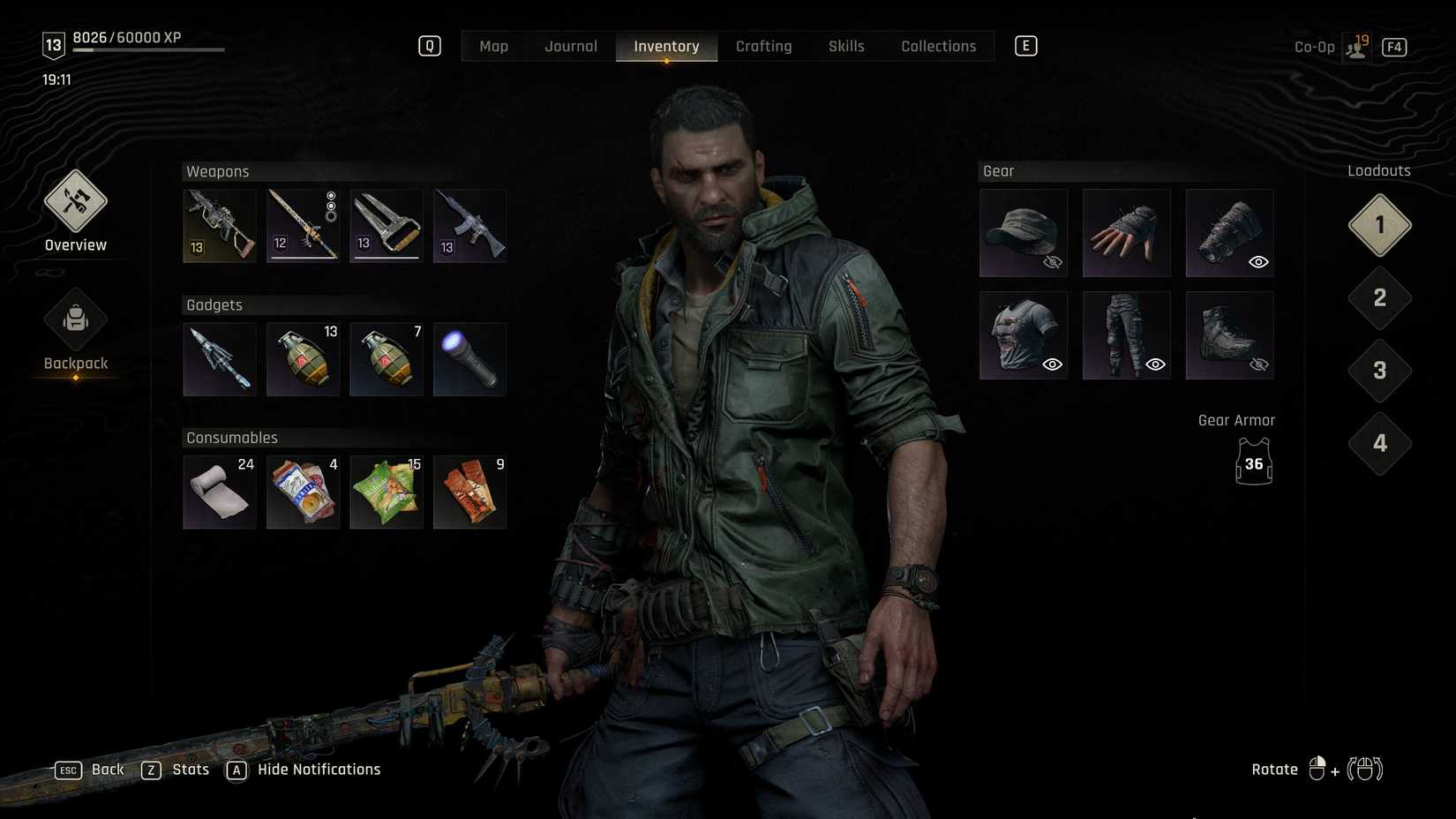Click Hide Notifications
The height and width of the screenshot is (819, 1456).
pyautogui.click(x=318, y=769)
